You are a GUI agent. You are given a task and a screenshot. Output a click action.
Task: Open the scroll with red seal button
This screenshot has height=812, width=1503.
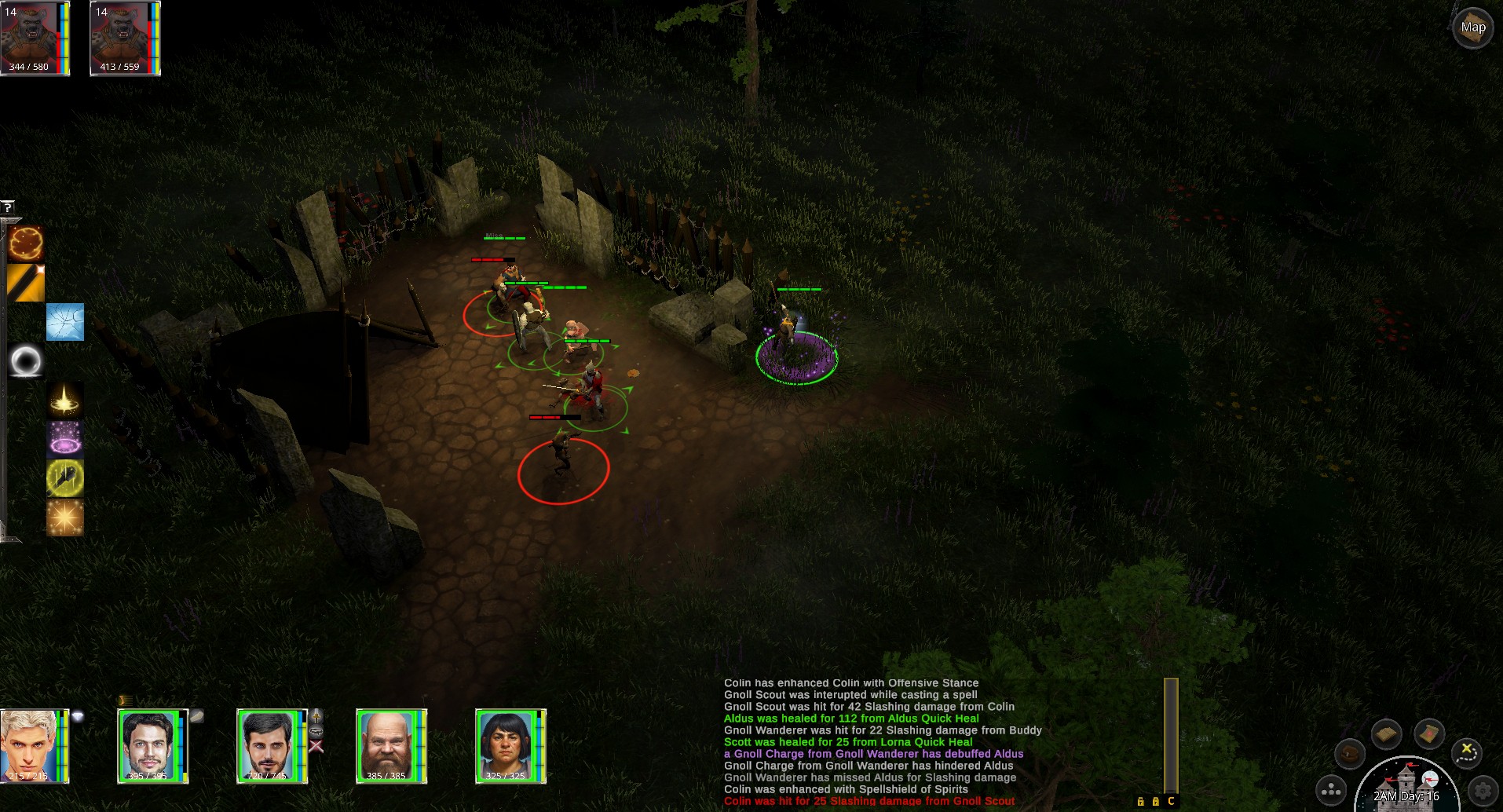coord(1429,734)
